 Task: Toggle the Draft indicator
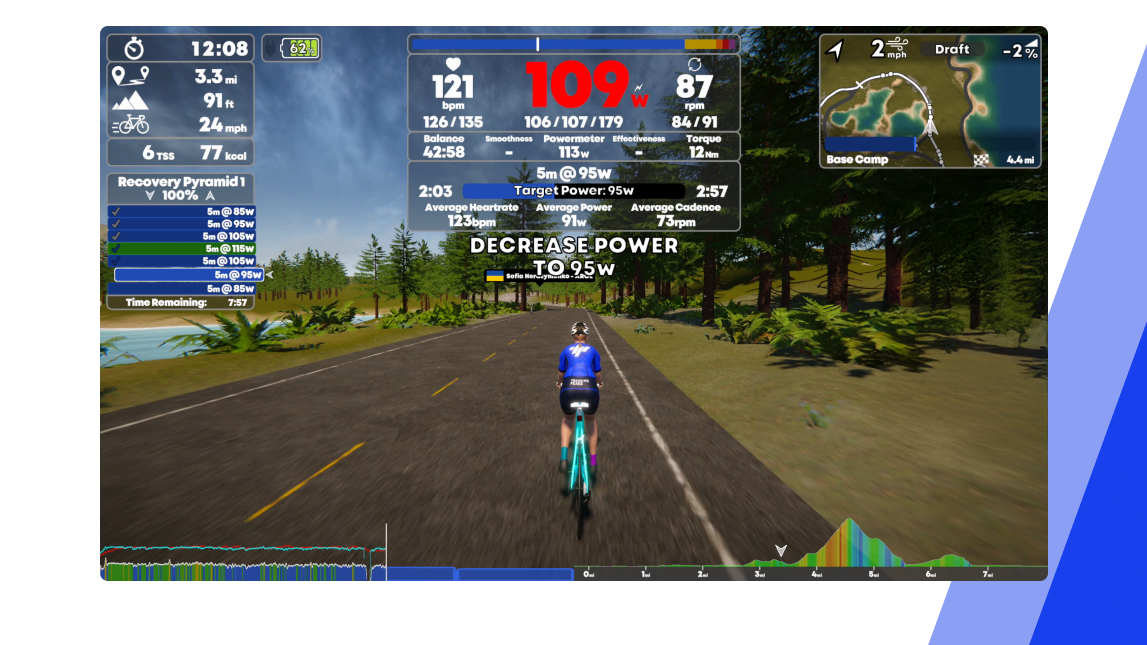point(951,49)
